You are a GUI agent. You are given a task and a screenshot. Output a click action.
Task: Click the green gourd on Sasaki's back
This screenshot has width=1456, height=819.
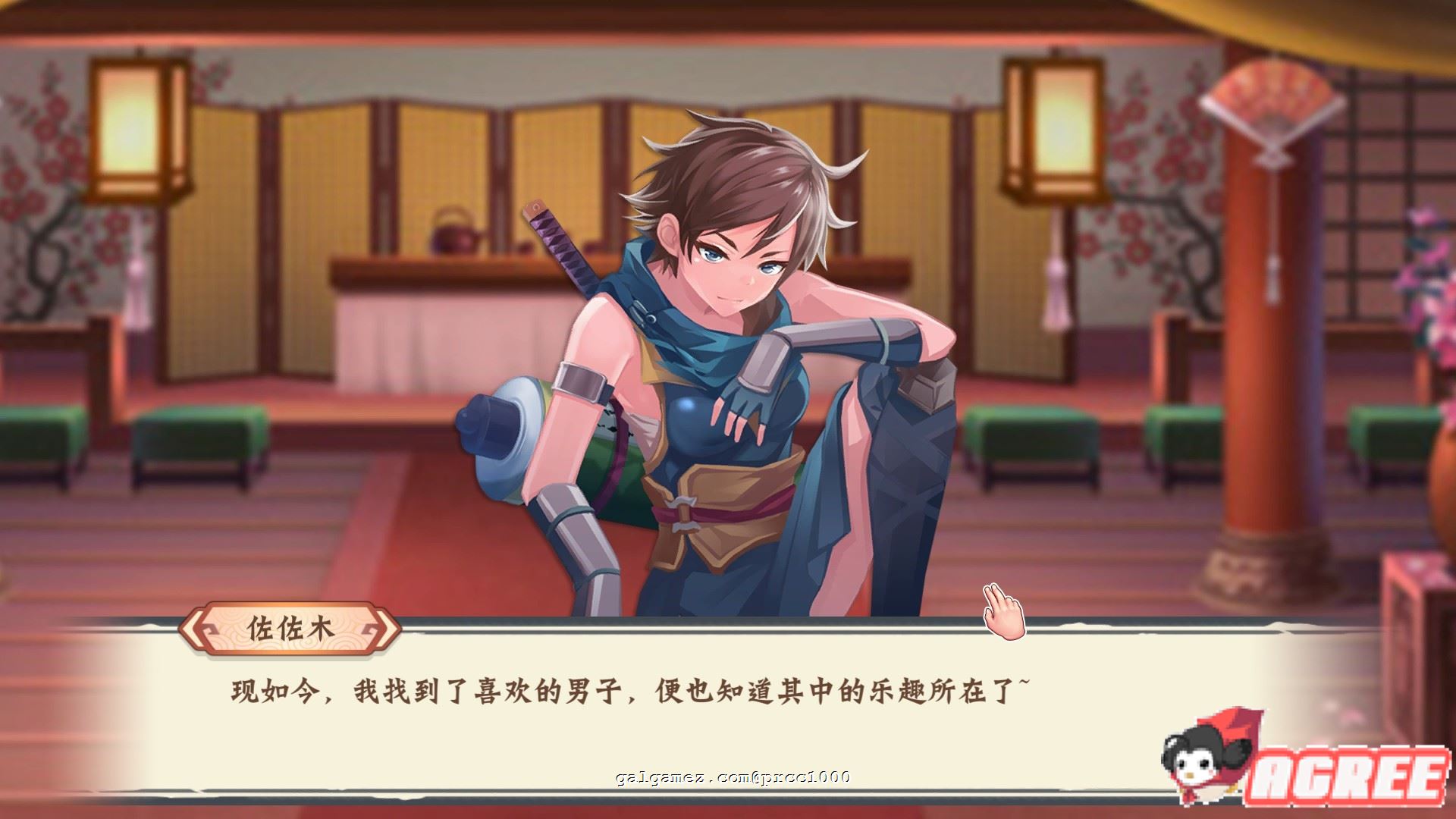click(x=607, y=470)
